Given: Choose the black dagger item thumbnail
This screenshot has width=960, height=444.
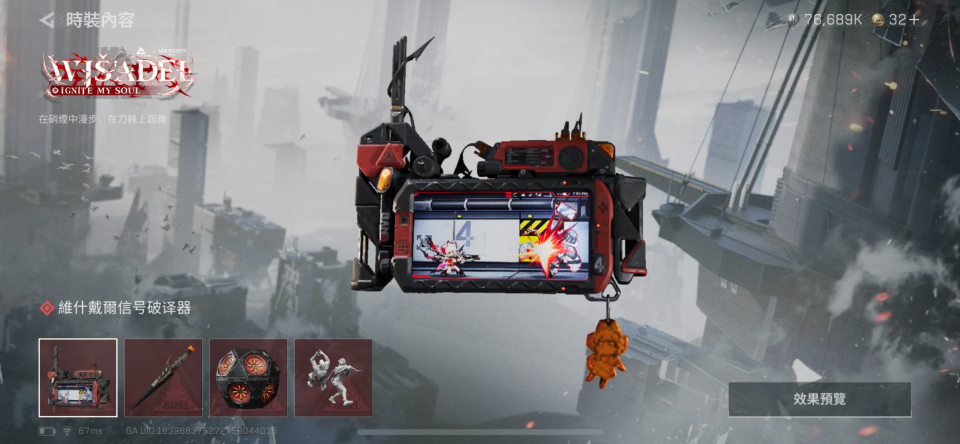Looking at the screenshot, I should pyautogui.click(x=163, y=377).
